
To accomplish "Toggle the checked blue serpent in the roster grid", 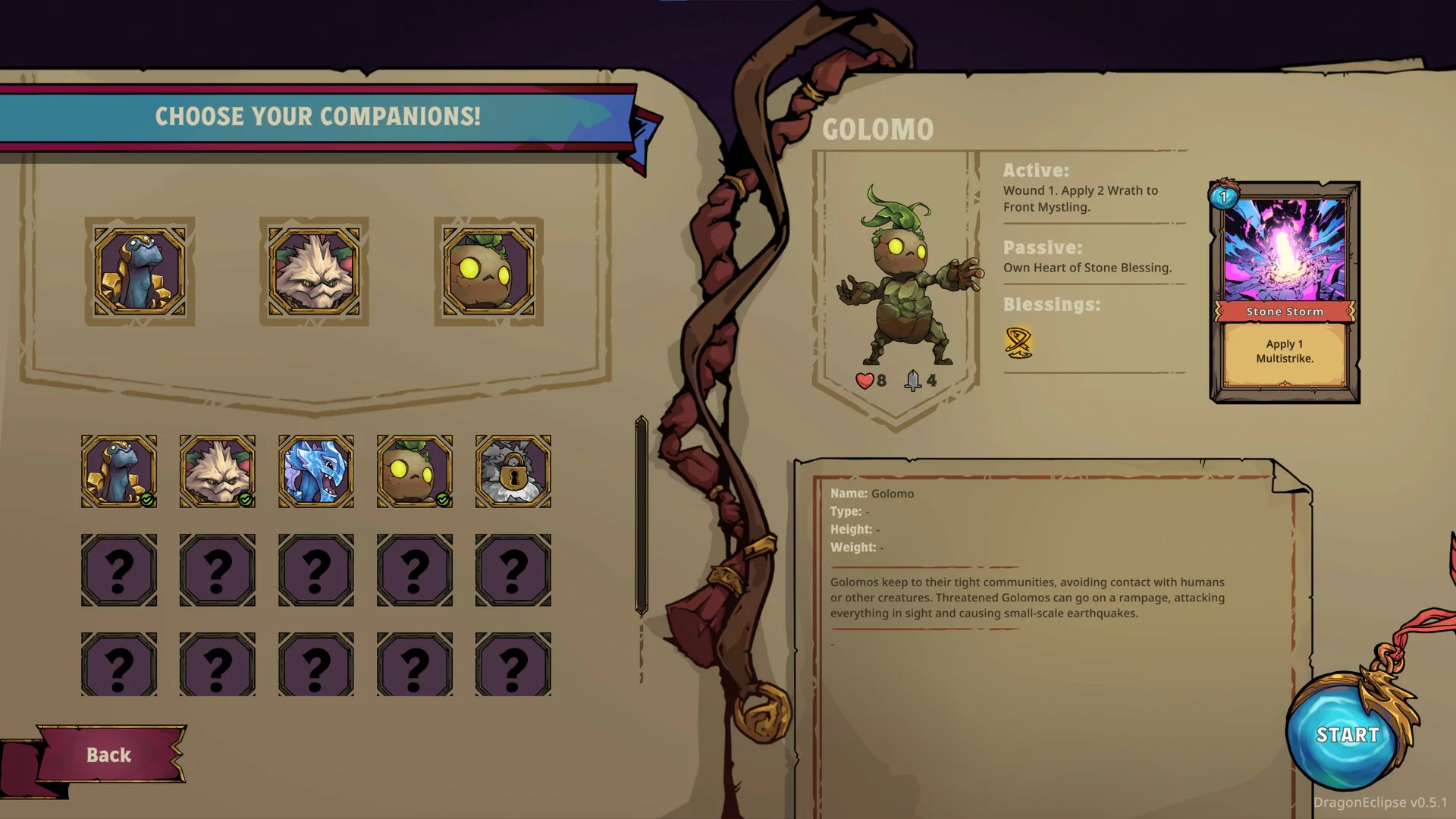I will point(119,471).
